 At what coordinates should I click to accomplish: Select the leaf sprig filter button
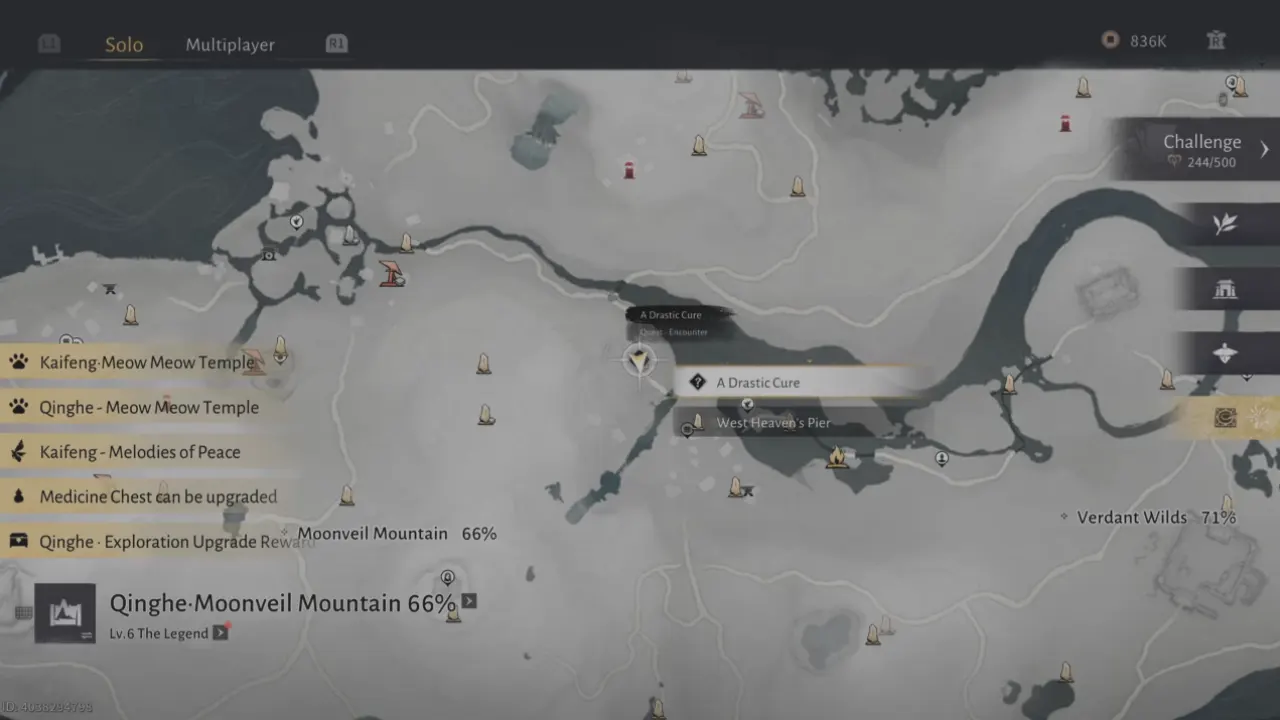1225,225
